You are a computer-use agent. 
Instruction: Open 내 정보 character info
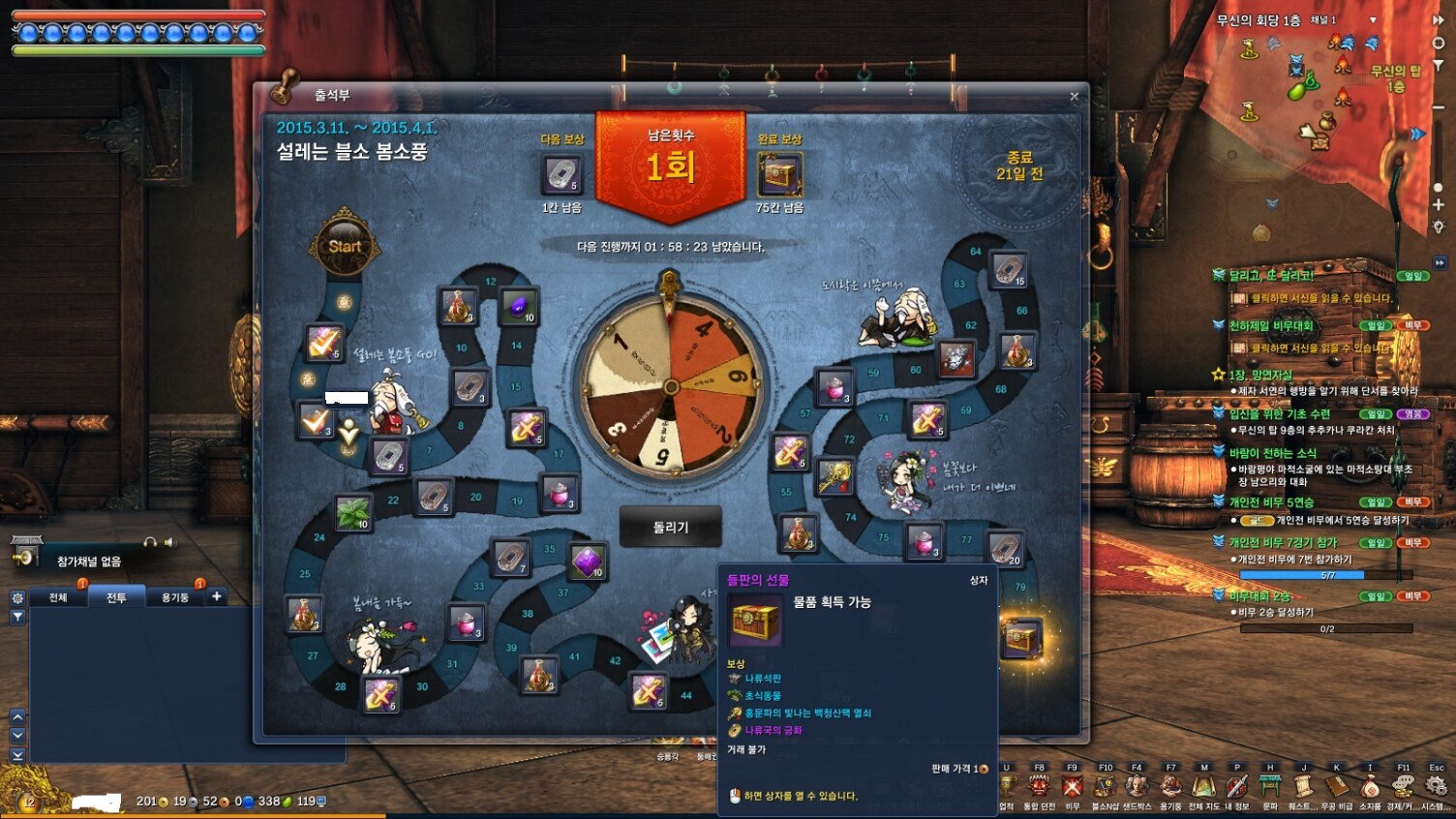[1236, 788]
